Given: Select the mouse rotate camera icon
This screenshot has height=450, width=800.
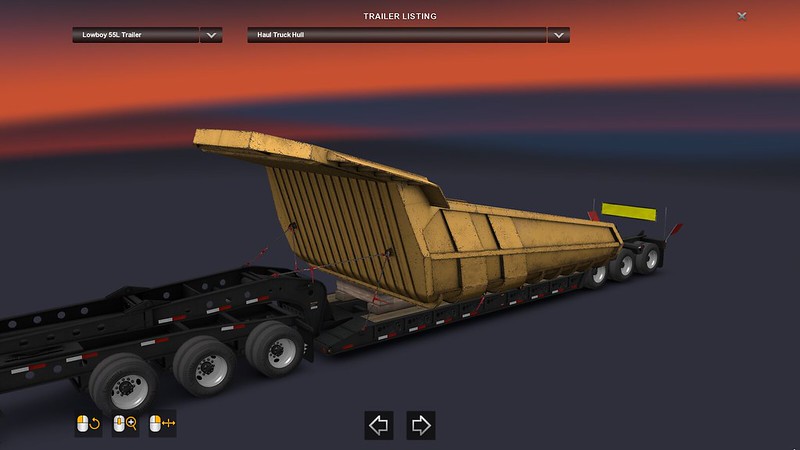Looking at the screenshot, I should click(x=89, y=424).
